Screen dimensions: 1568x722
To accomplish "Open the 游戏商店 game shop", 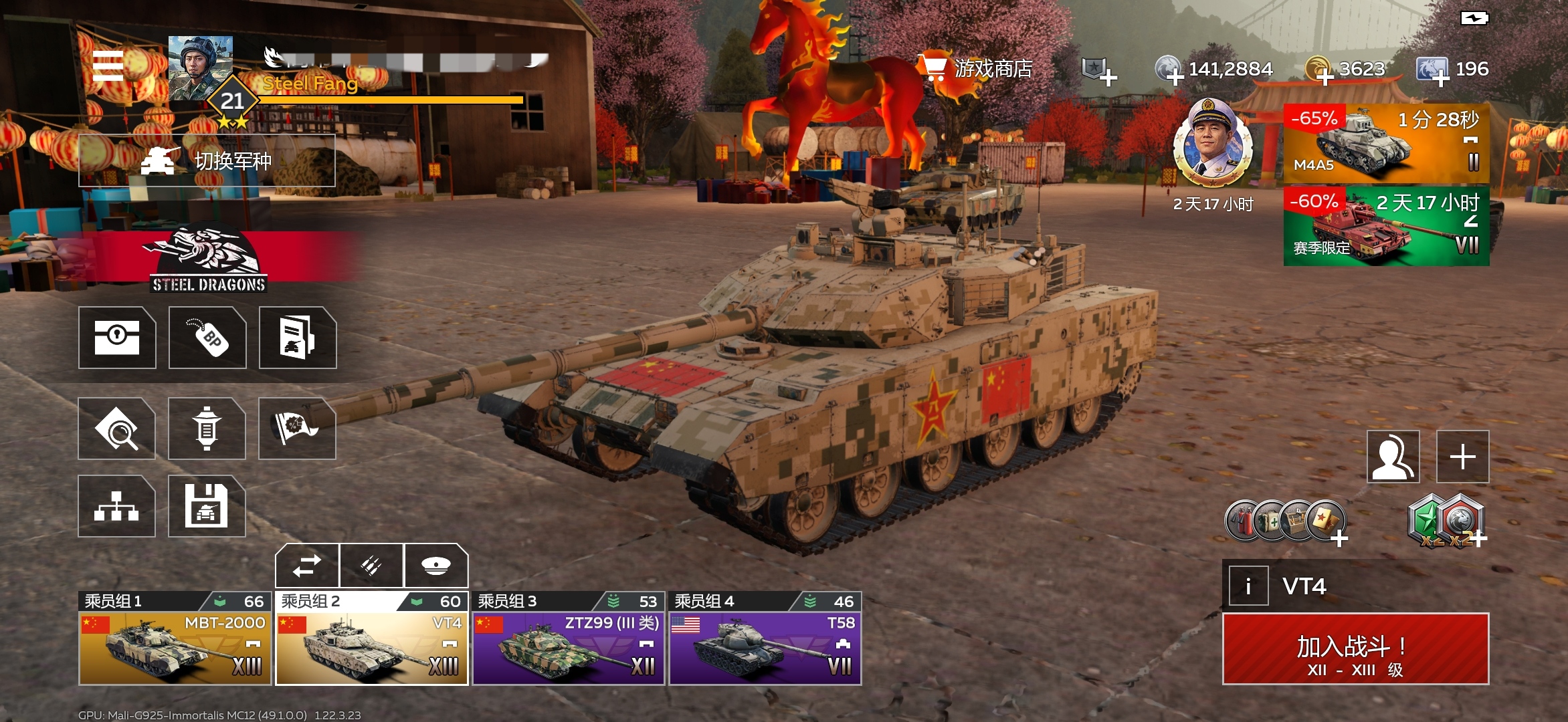I will pyautogui.click(x=977, y=68).
